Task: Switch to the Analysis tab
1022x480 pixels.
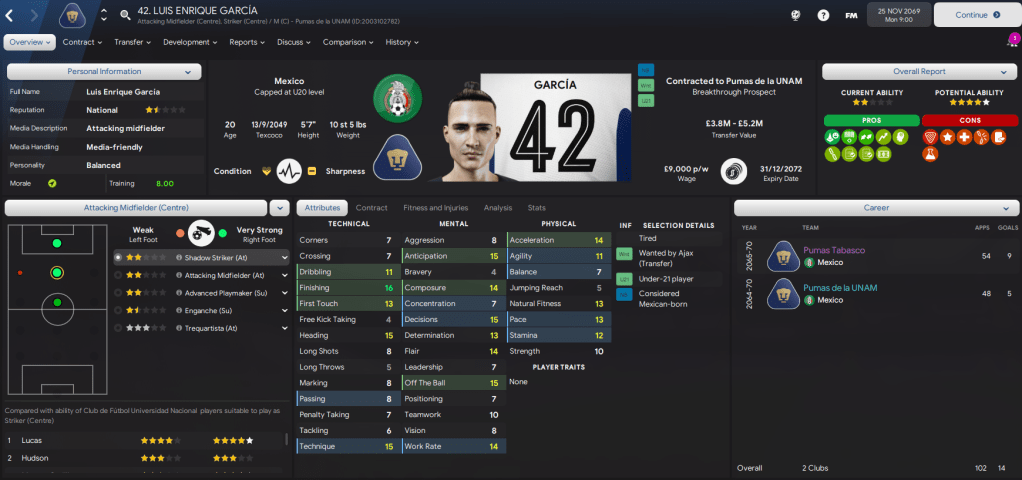Action: pyautogui.click(x=497, y=207)
